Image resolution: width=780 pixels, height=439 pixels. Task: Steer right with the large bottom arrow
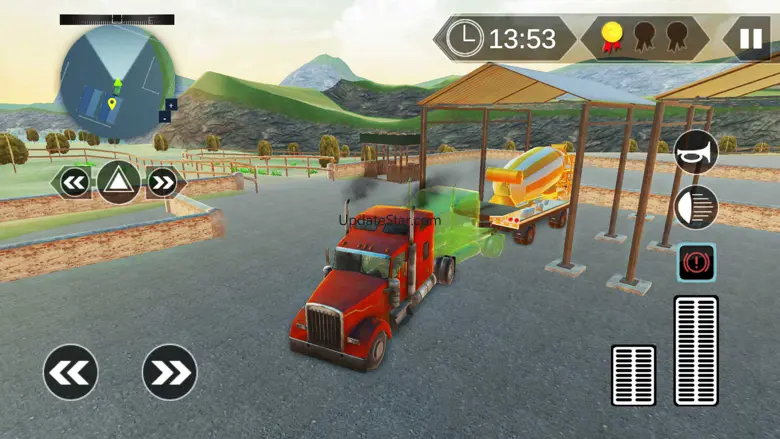pos(170,373)
